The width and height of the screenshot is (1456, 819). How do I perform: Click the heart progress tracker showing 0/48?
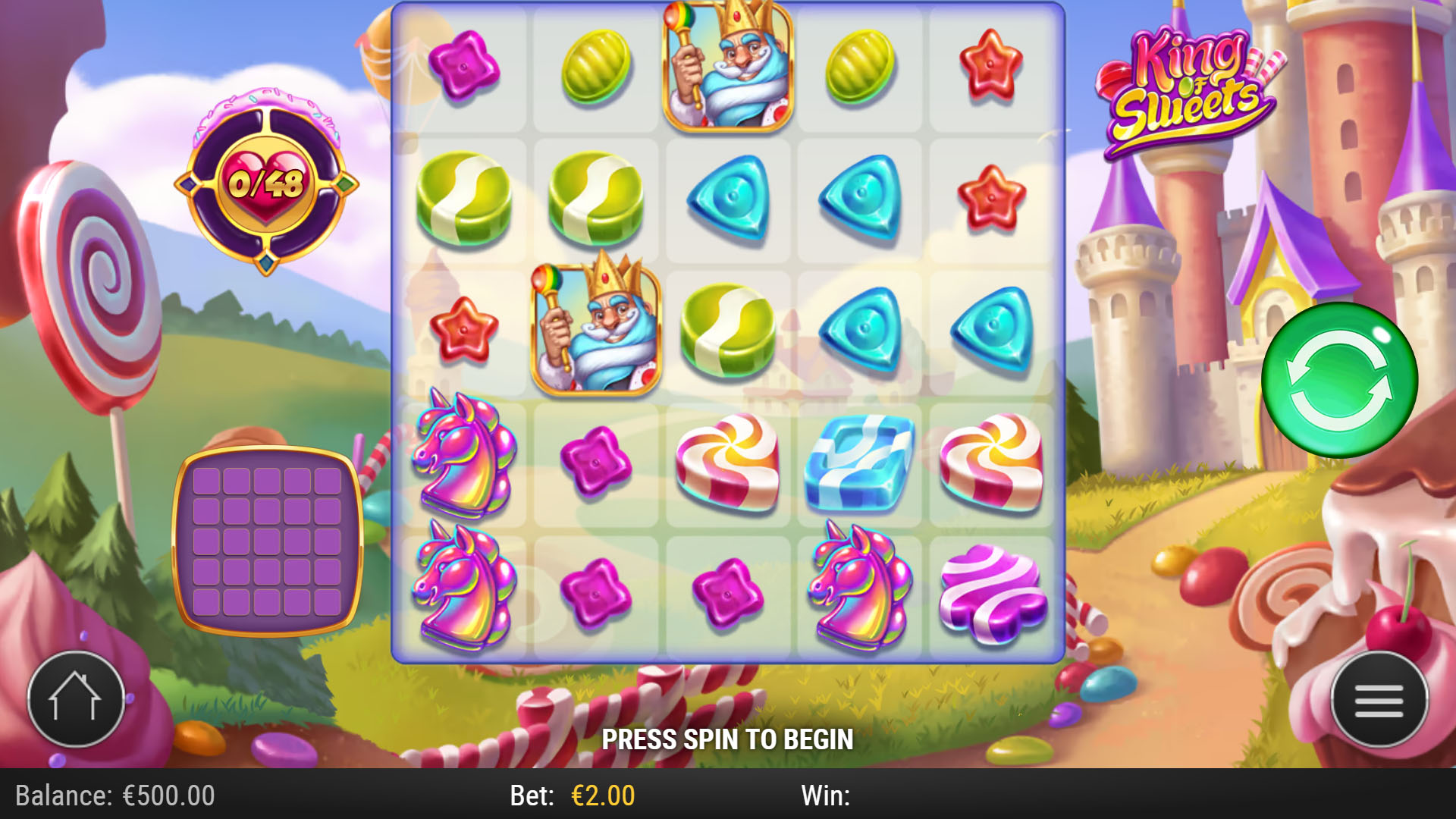(265, 182)
